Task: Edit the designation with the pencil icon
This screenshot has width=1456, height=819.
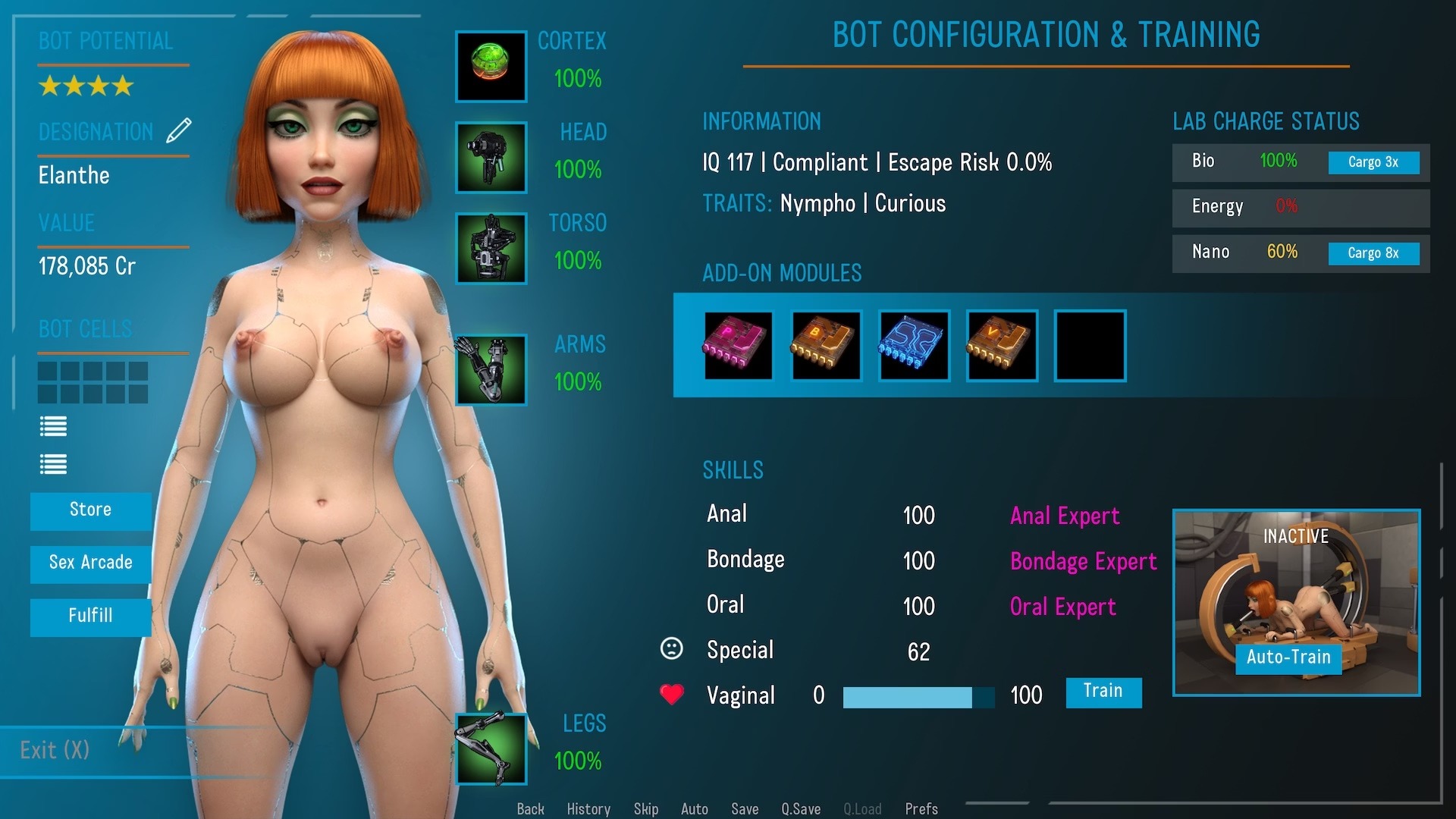Action: 179,130
